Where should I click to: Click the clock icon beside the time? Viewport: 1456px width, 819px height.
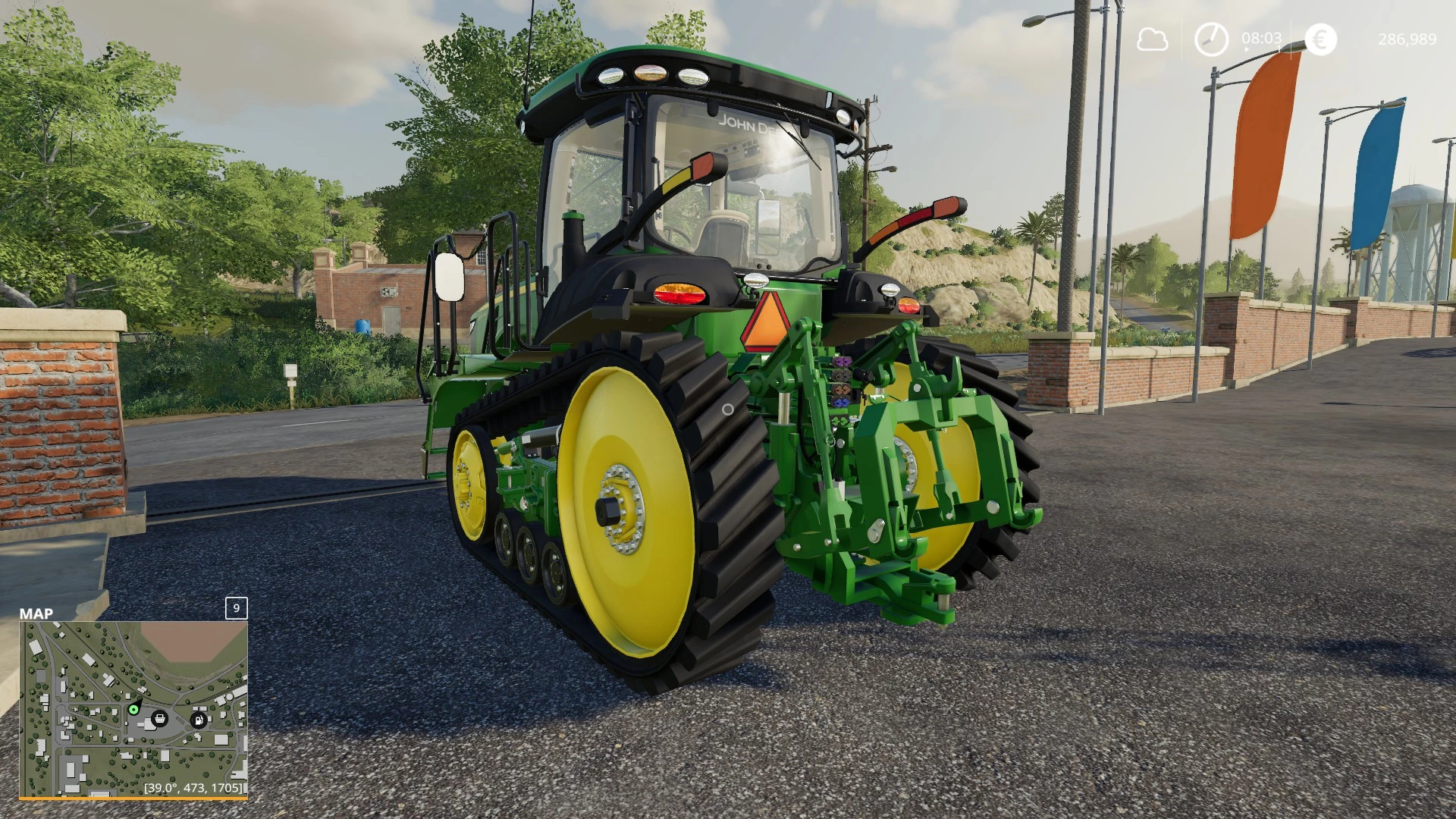[x=1211, y=39]
